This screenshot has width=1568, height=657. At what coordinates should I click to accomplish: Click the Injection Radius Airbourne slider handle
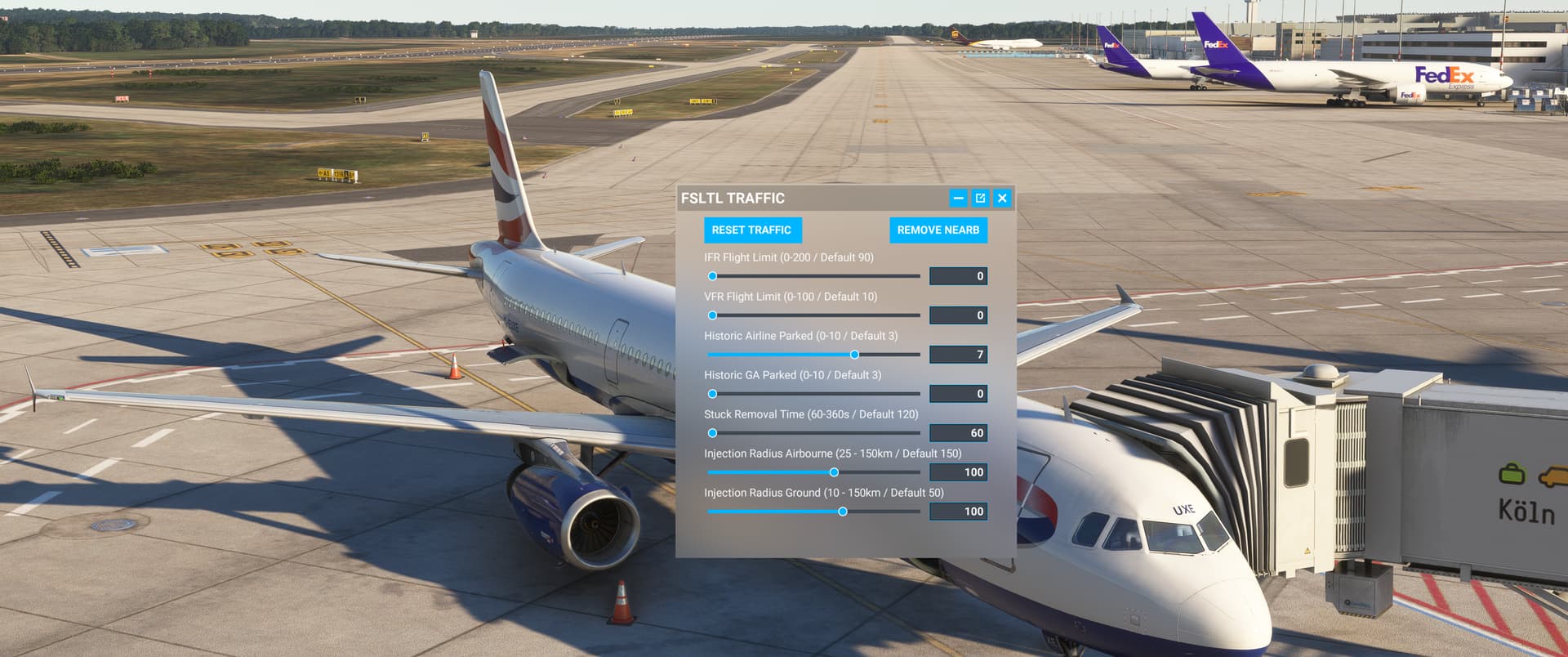(834, 472)
